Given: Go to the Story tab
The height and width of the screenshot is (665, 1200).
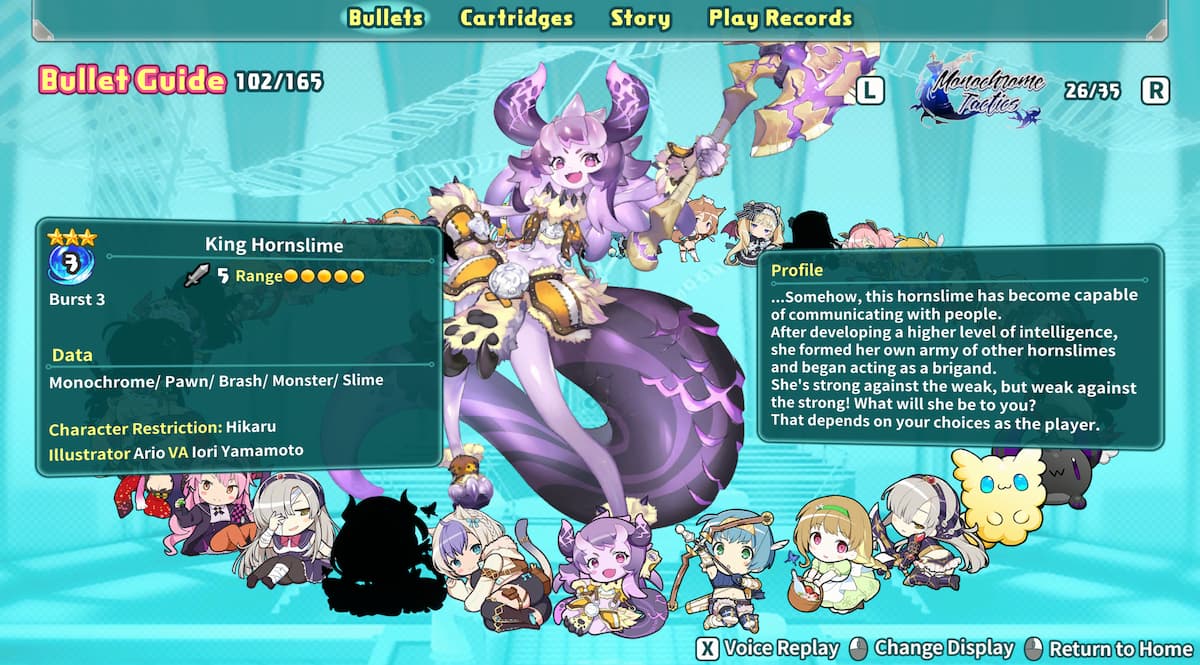Looking at the screenshot, I should point(640,18).
